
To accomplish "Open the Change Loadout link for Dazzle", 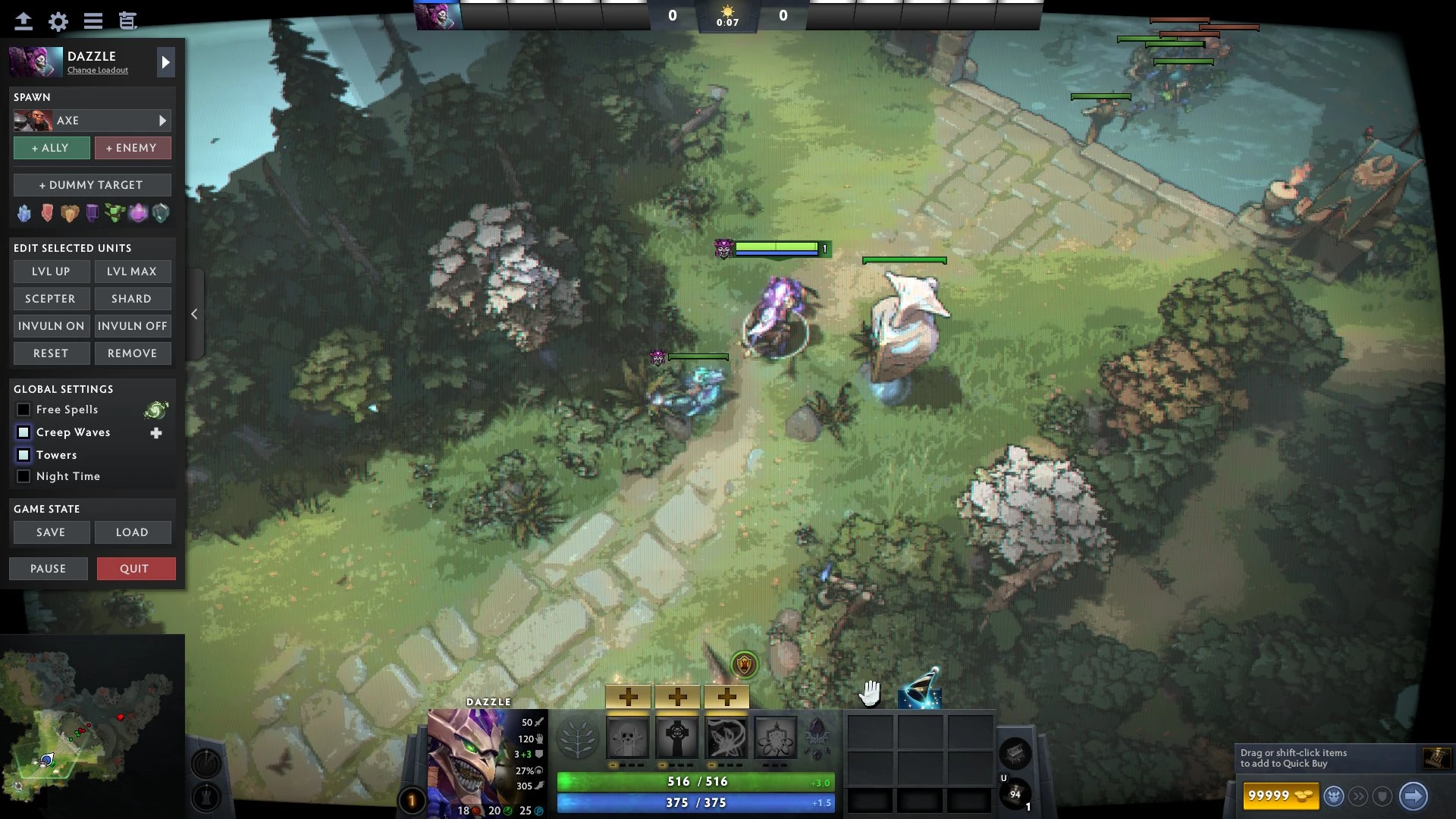I will click(x=98, y=71).
